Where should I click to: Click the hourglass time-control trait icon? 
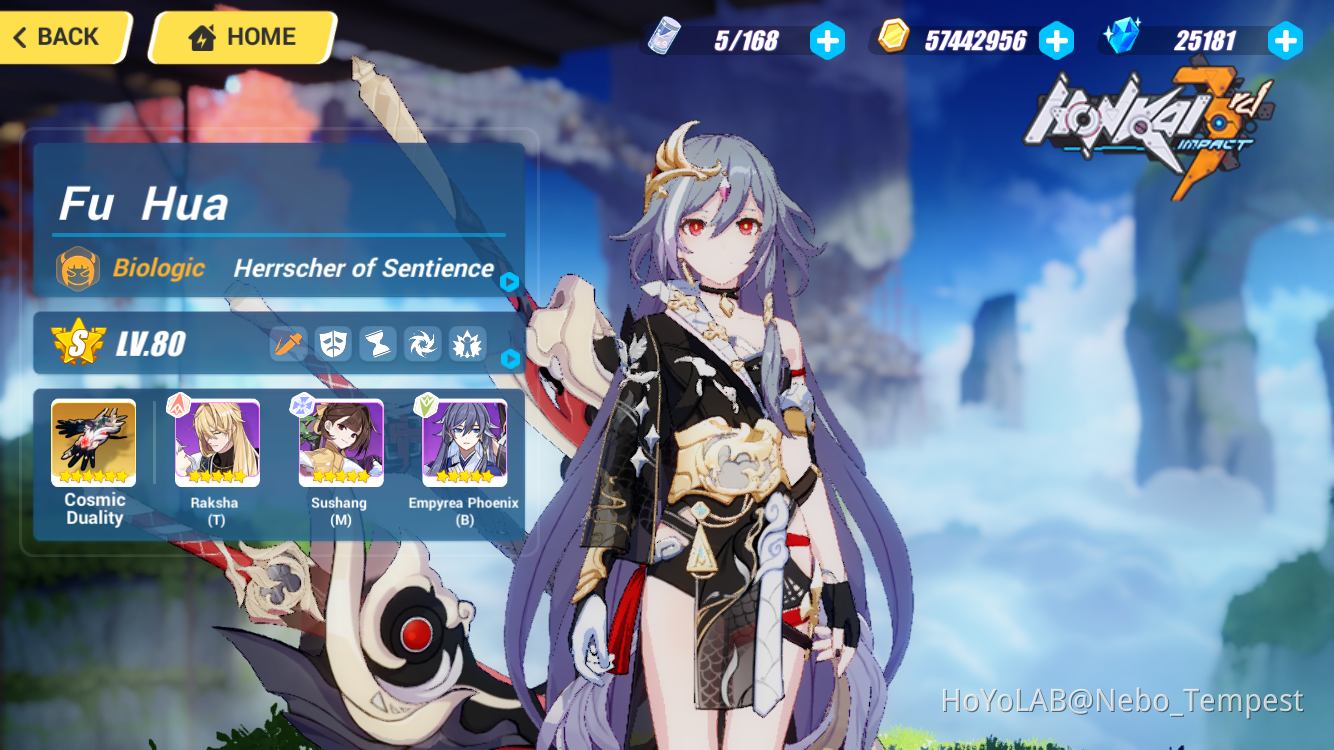pyautogui.click(x=377, y=343)
